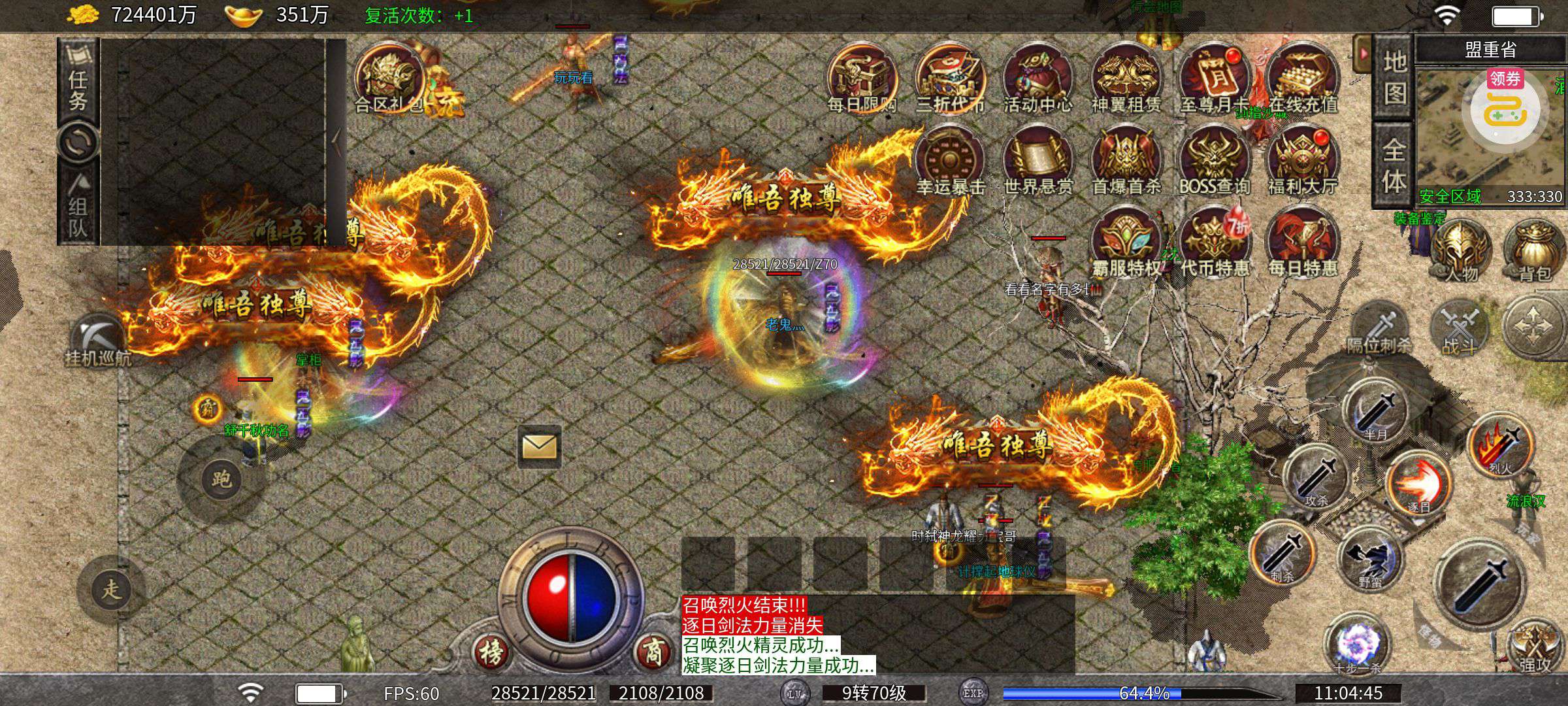Open 在线充值 recharge menu
The width and height of the screenshot is (1568, 706).
click(1302, 78)
